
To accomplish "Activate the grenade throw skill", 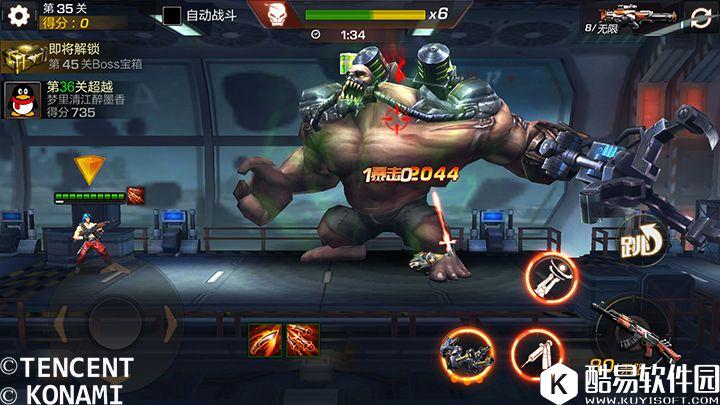I will coord(549,277).
